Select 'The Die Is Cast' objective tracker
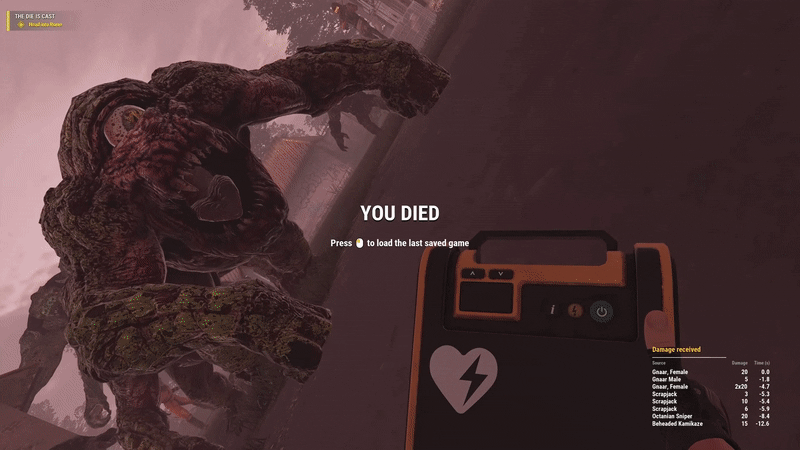Image resolution: width=800 pixels, height=450 pixels. pos(36,17)
